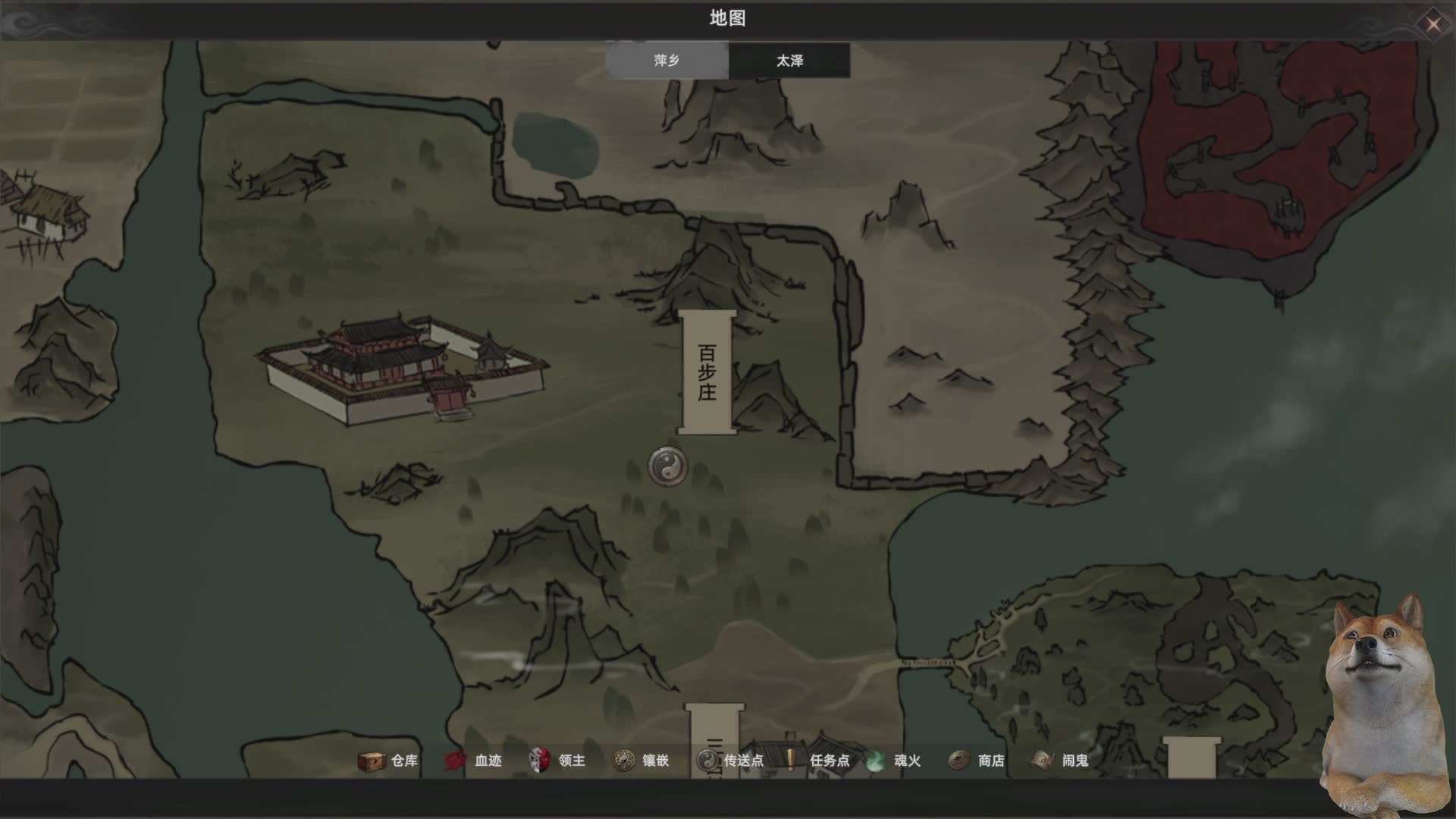Screen dimensions: 1456x819
Task: Select the 仓库 chest legend entry
Action: coord(388,761)
